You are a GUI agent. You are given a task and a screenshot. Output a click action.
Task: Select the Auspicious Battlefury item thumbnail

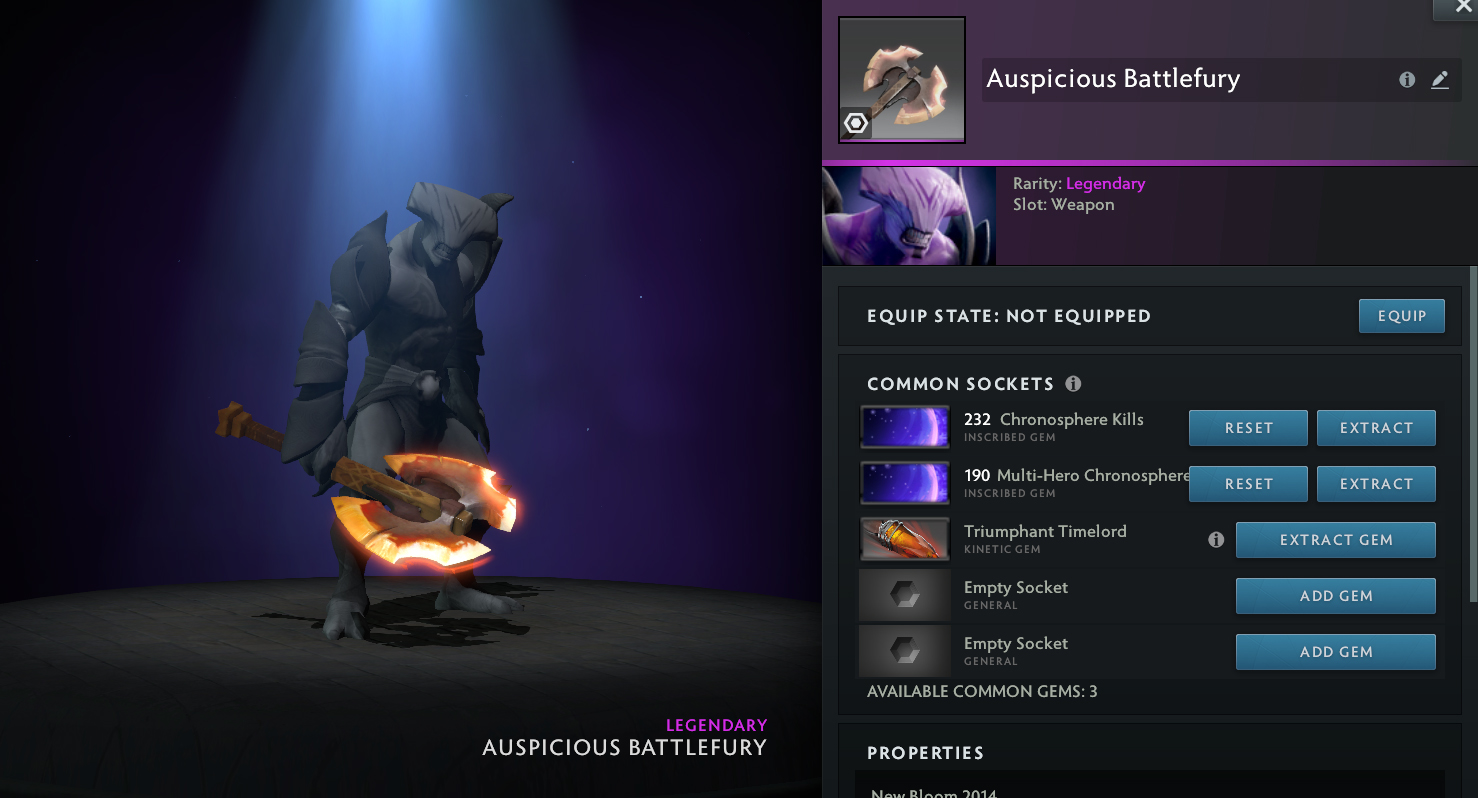(x=901, y=80)
